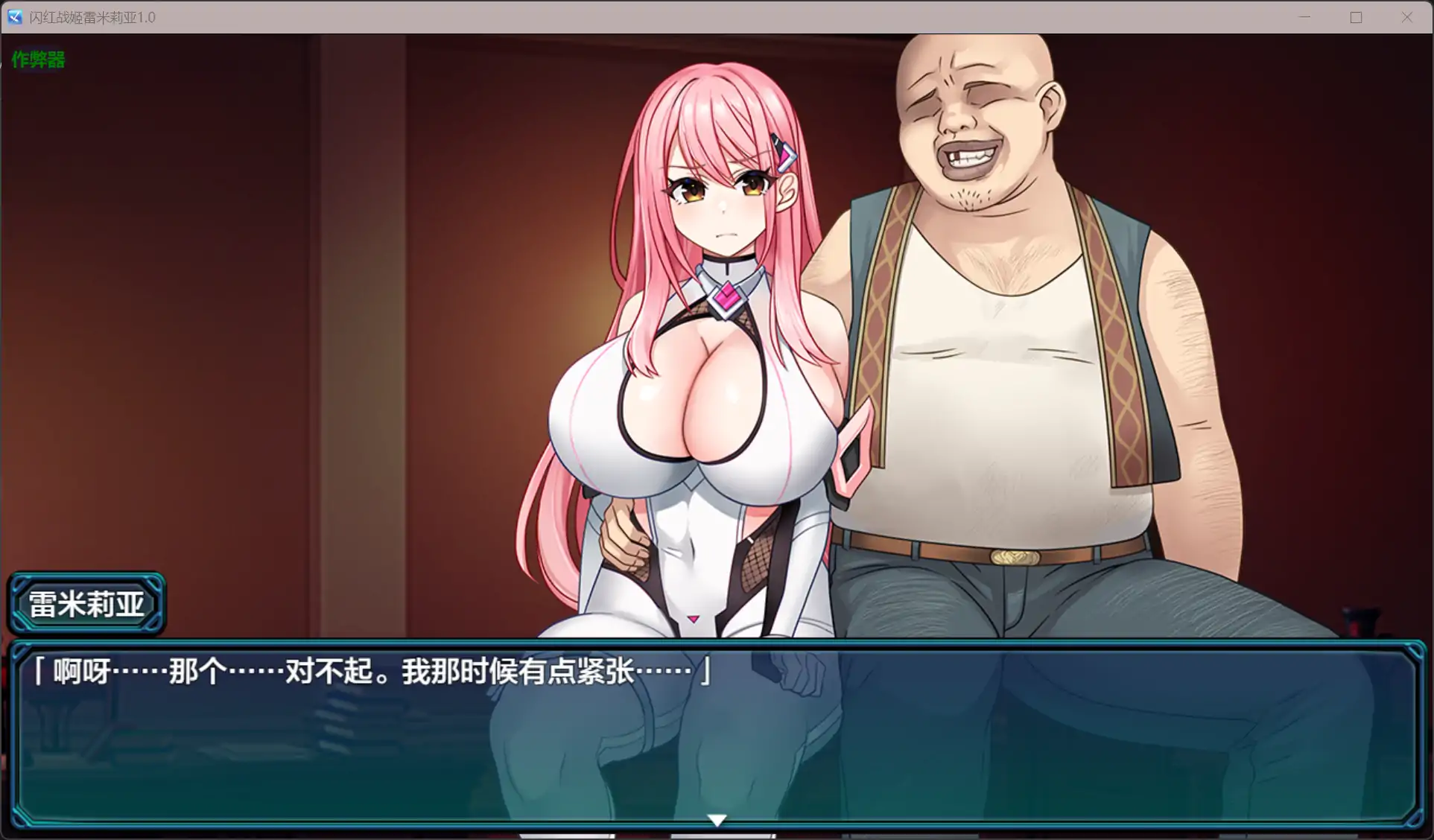Close the 闪红战姬雷米莉亚1.0 window
This screenshot has height=840, width=1434.
click(x=1407, y=16)
